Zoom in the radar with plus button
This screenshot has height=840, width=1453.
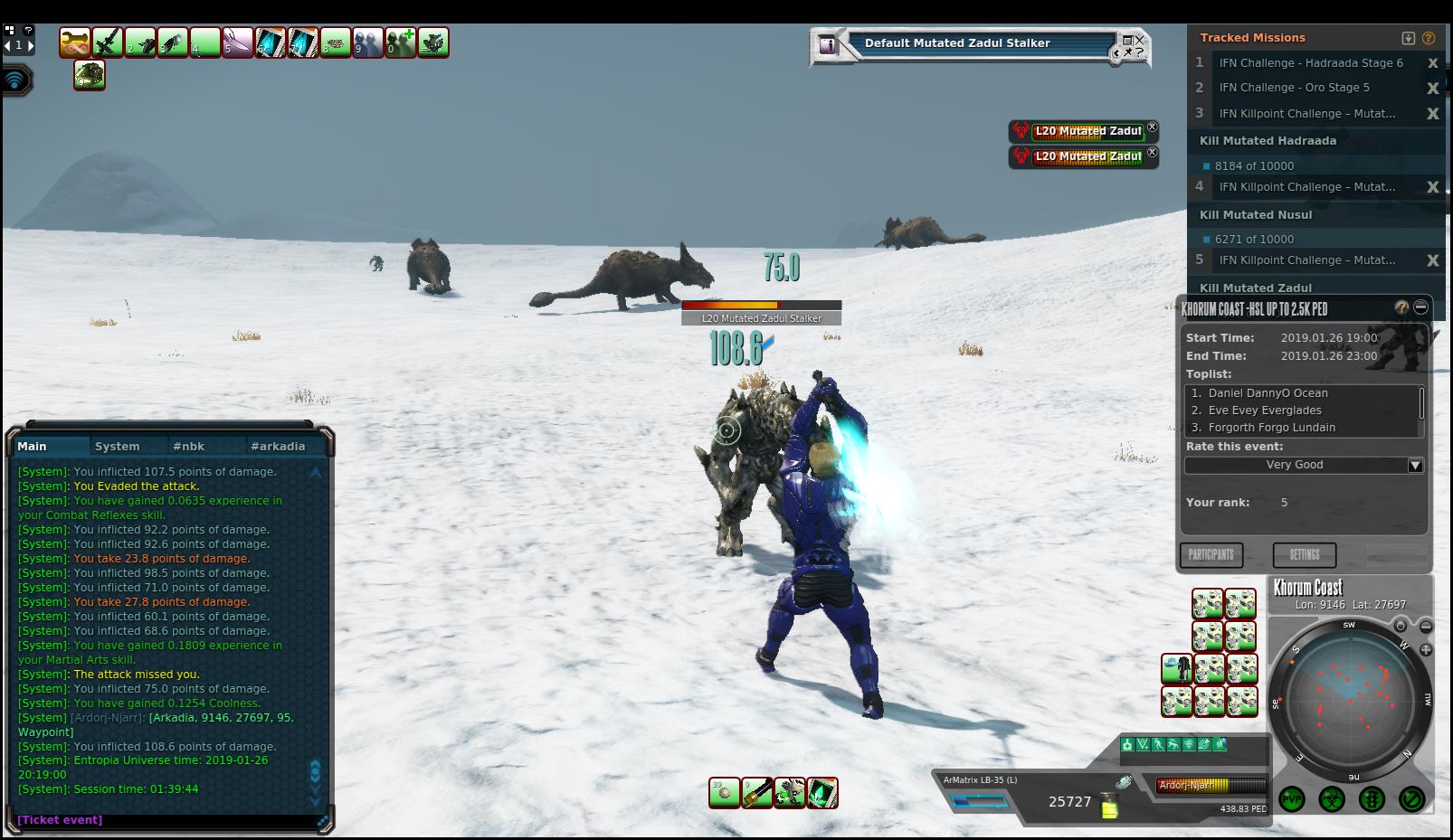tap(1426, 649)
